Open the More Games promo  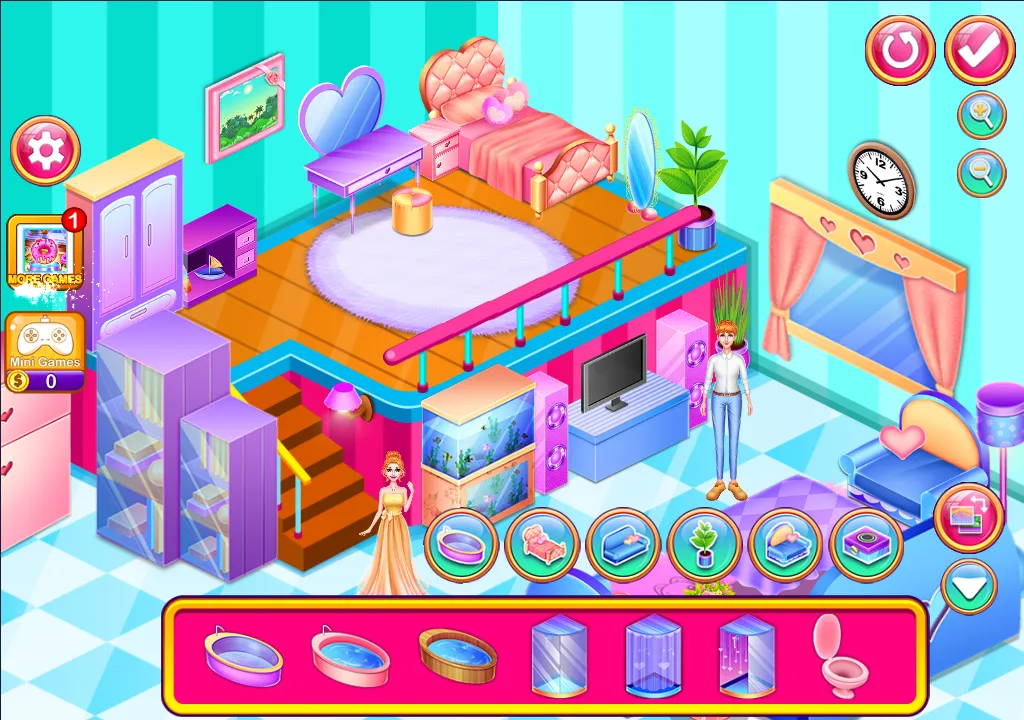tap(45, 253)
